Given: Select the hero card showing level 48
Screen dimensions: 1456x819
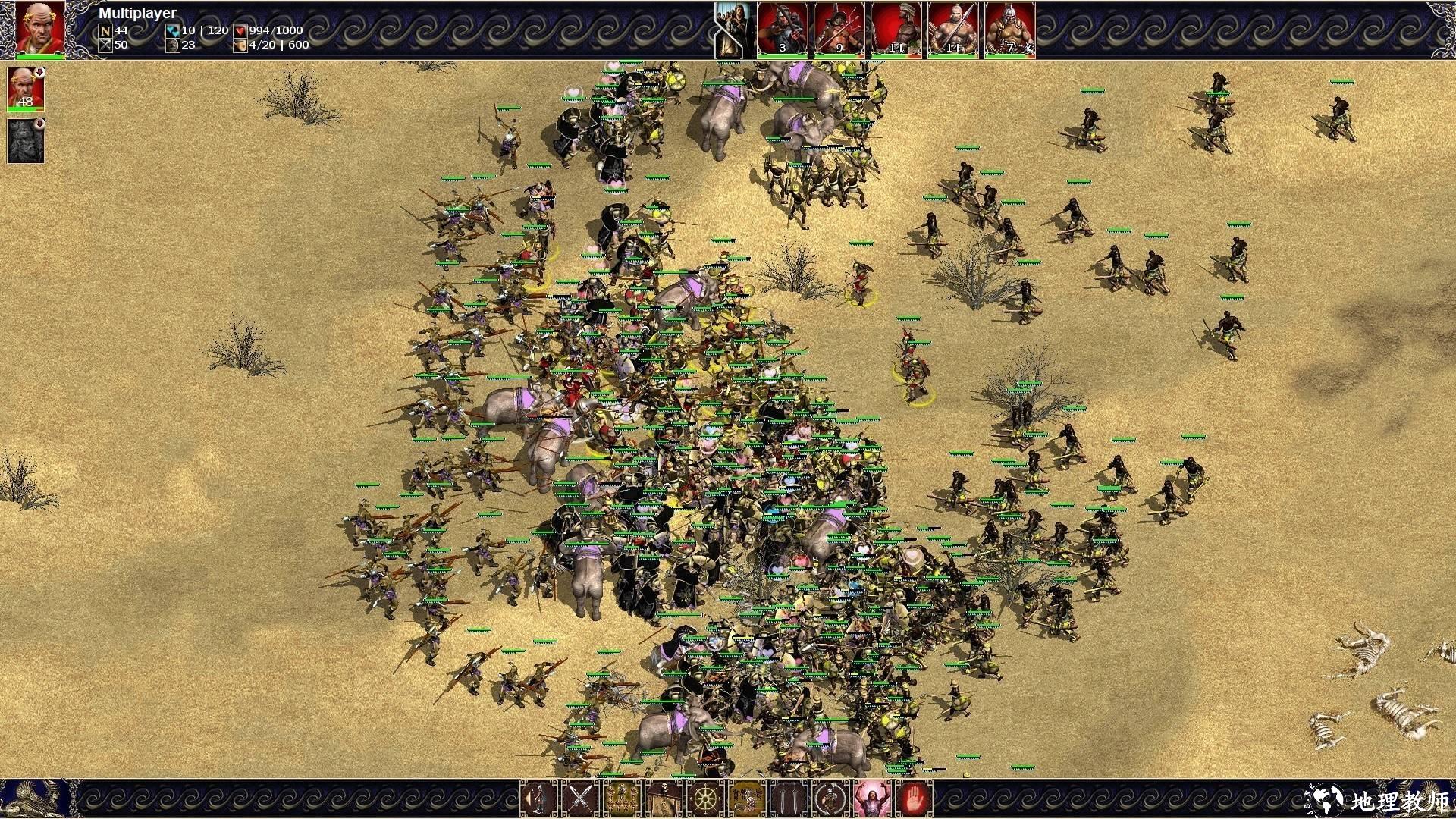Looking at the screenshot, I should point(26,89).
